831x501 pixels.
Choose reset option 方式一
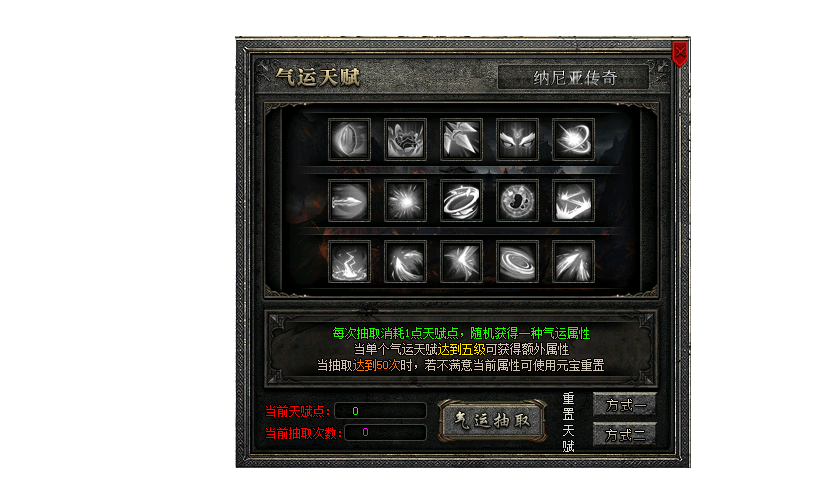pyautogui.click(x=624, y=405)
